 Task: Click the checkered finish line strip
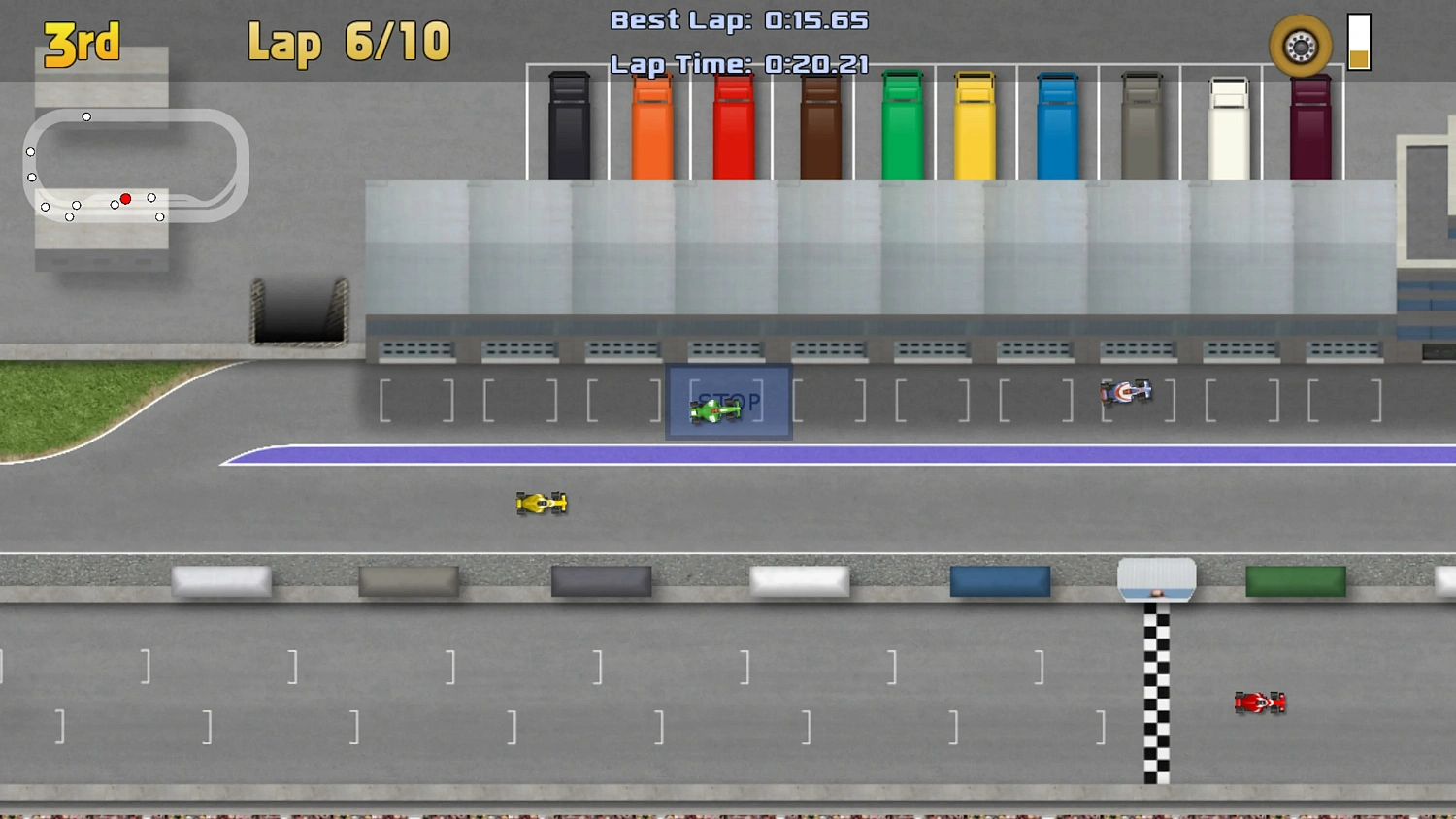click(x=1157, y=694)
